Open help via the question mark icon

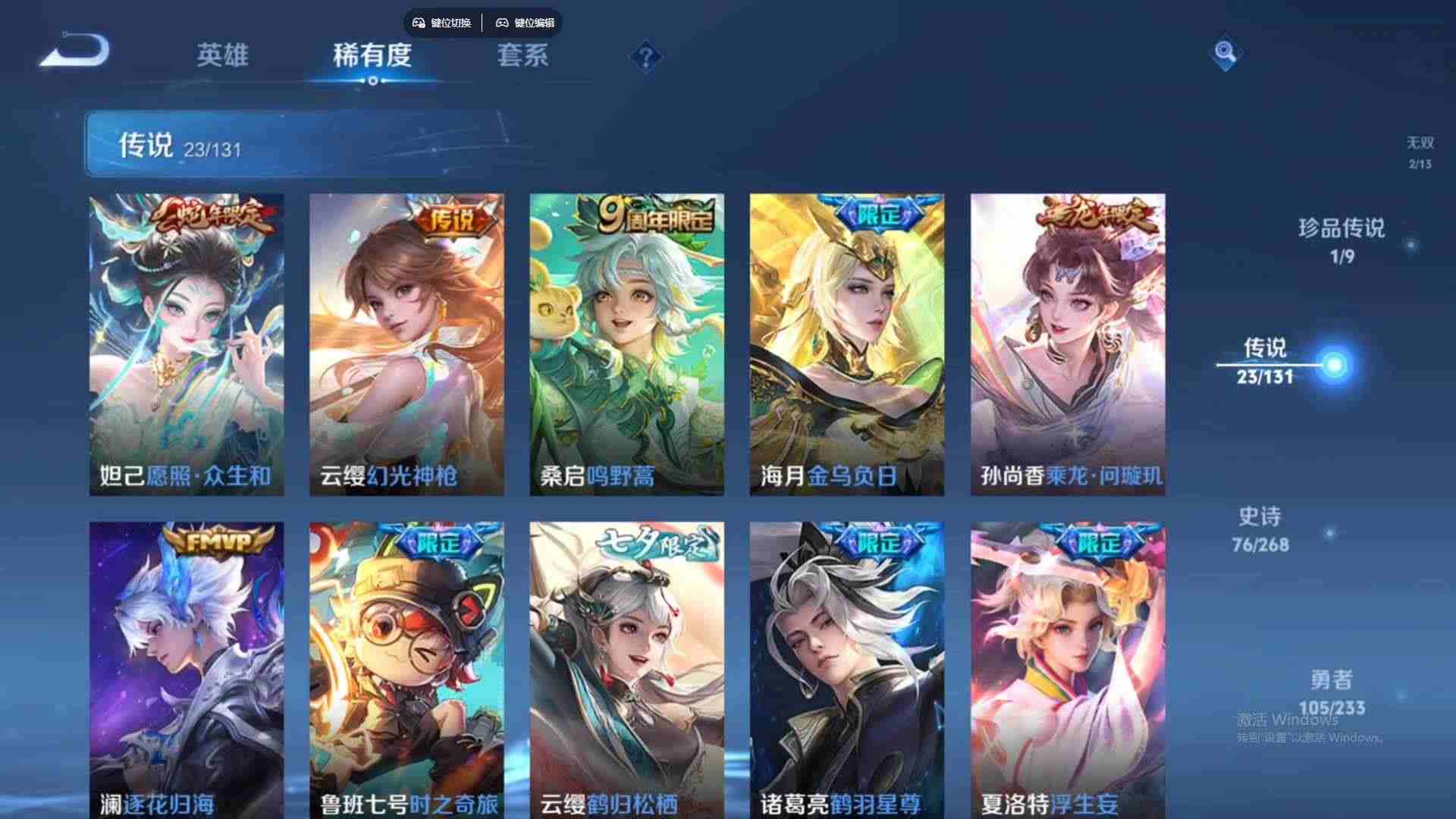pyautogui.click(x=644, y=55)
